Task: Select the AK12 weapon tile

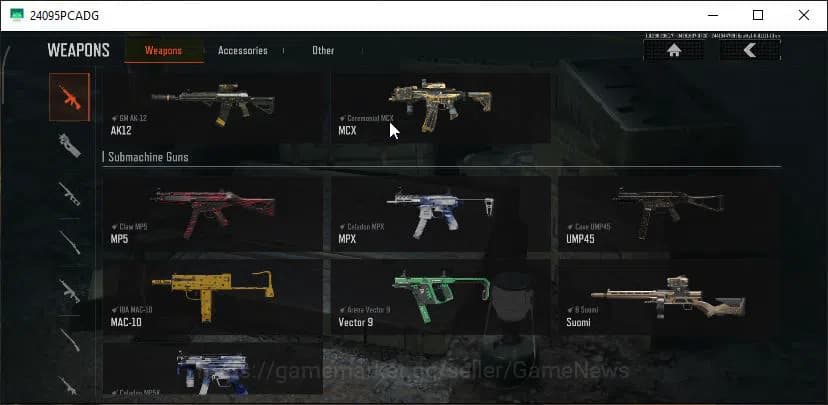Action: 212,106
